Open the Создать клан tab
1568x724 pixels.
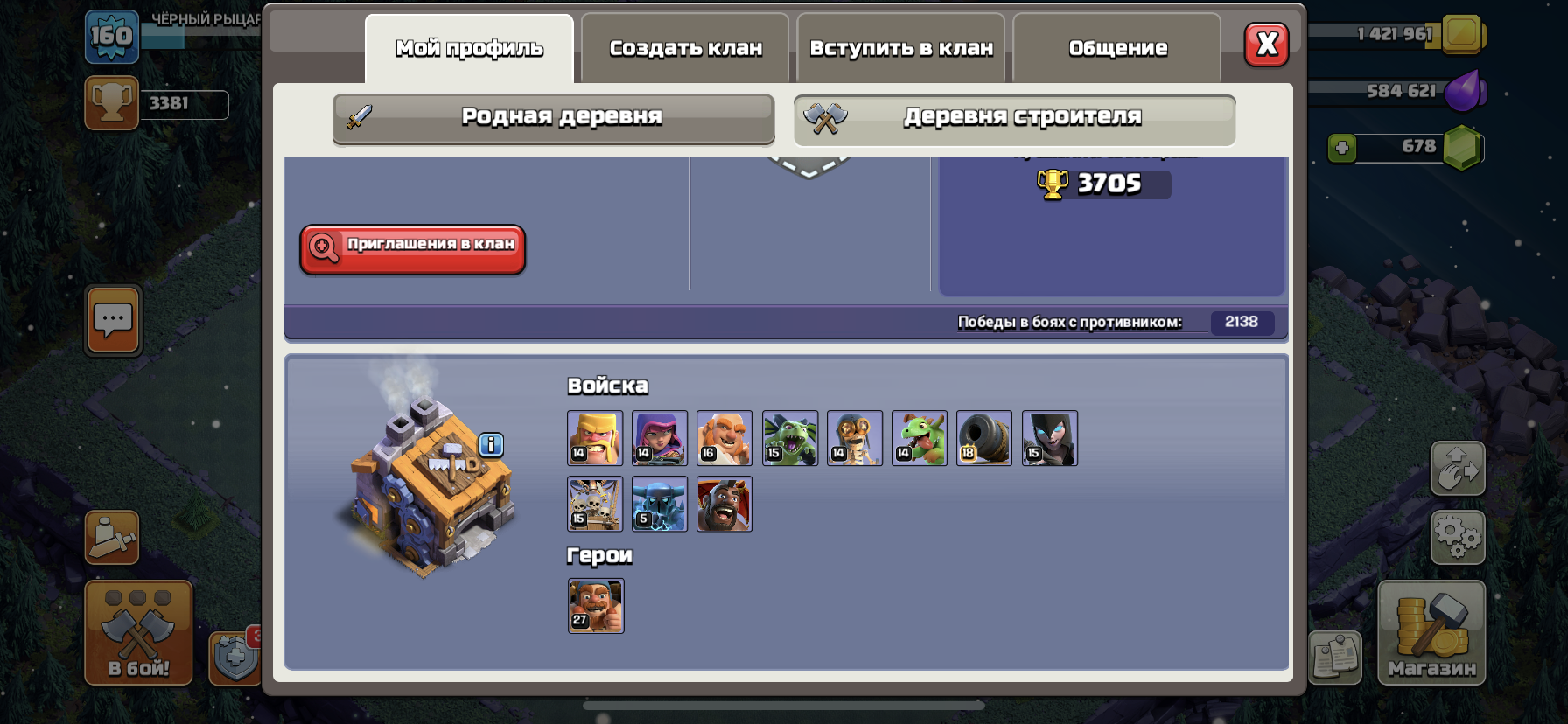(685, 48)
